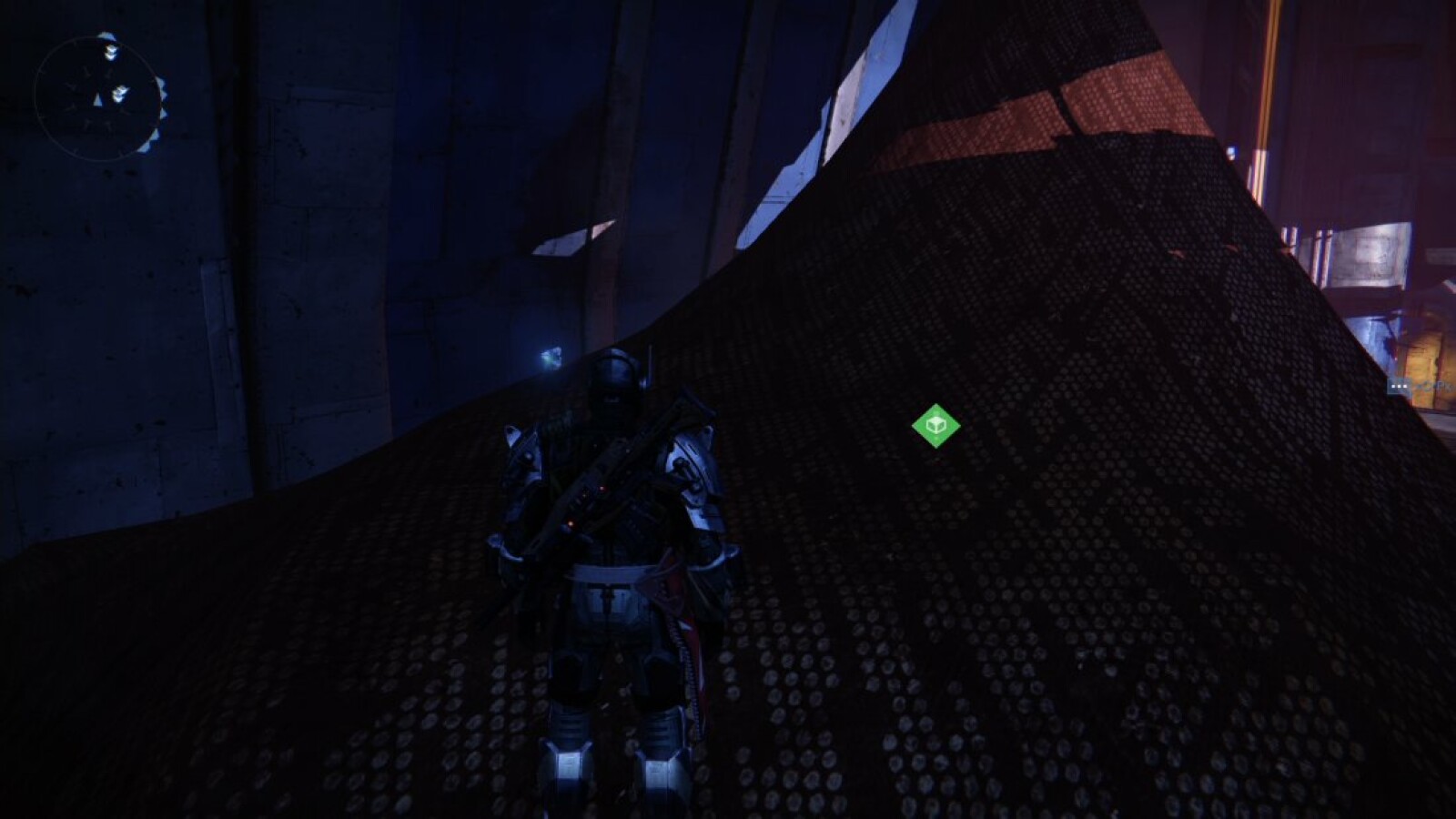Click the three-dots player speech marker
Viewport: 1456px width, 819px height.
point(1399,387)
